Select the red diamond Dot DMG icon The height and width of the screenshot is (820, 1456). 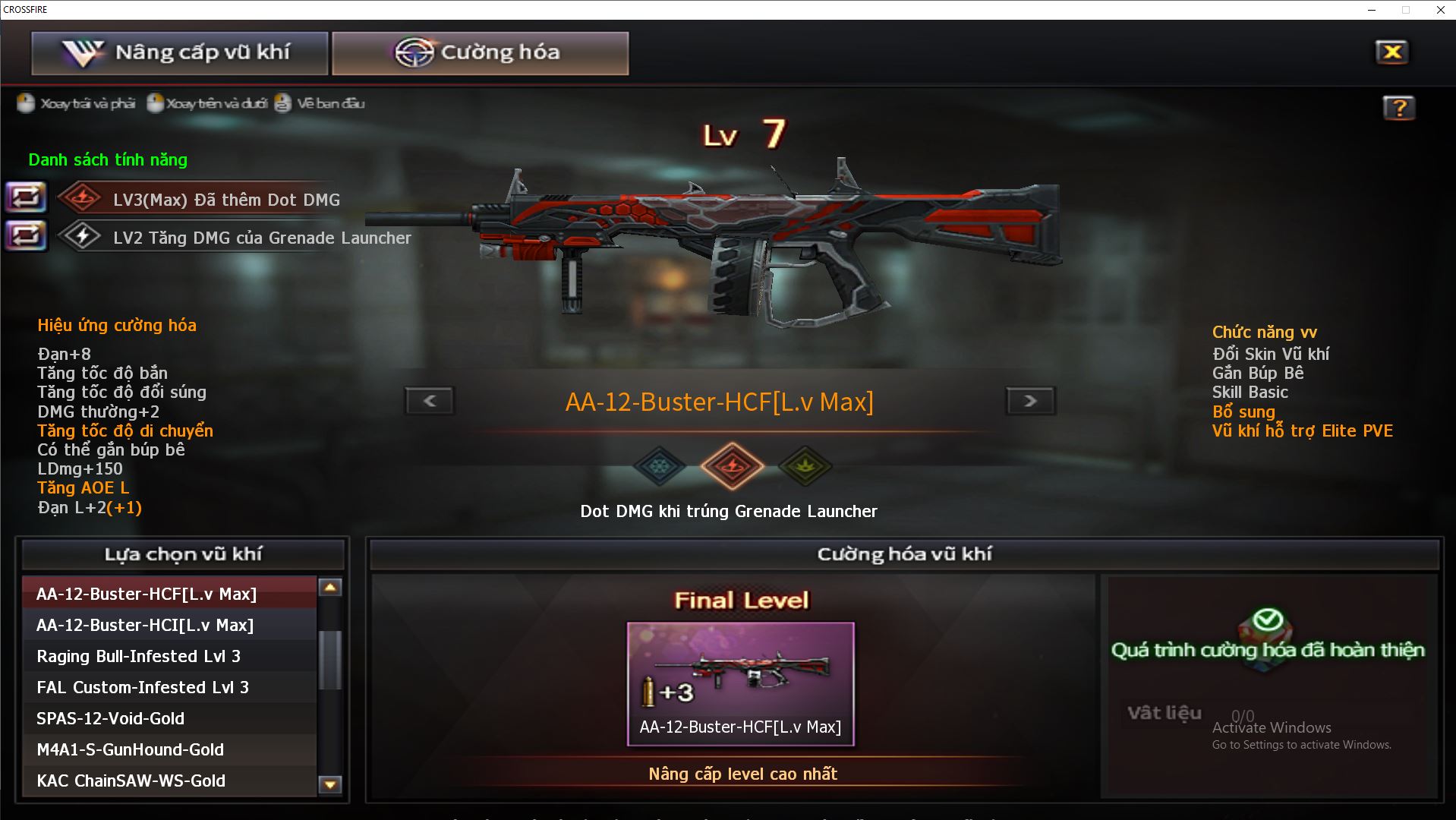pyautogui.click(x=732, y=465)
